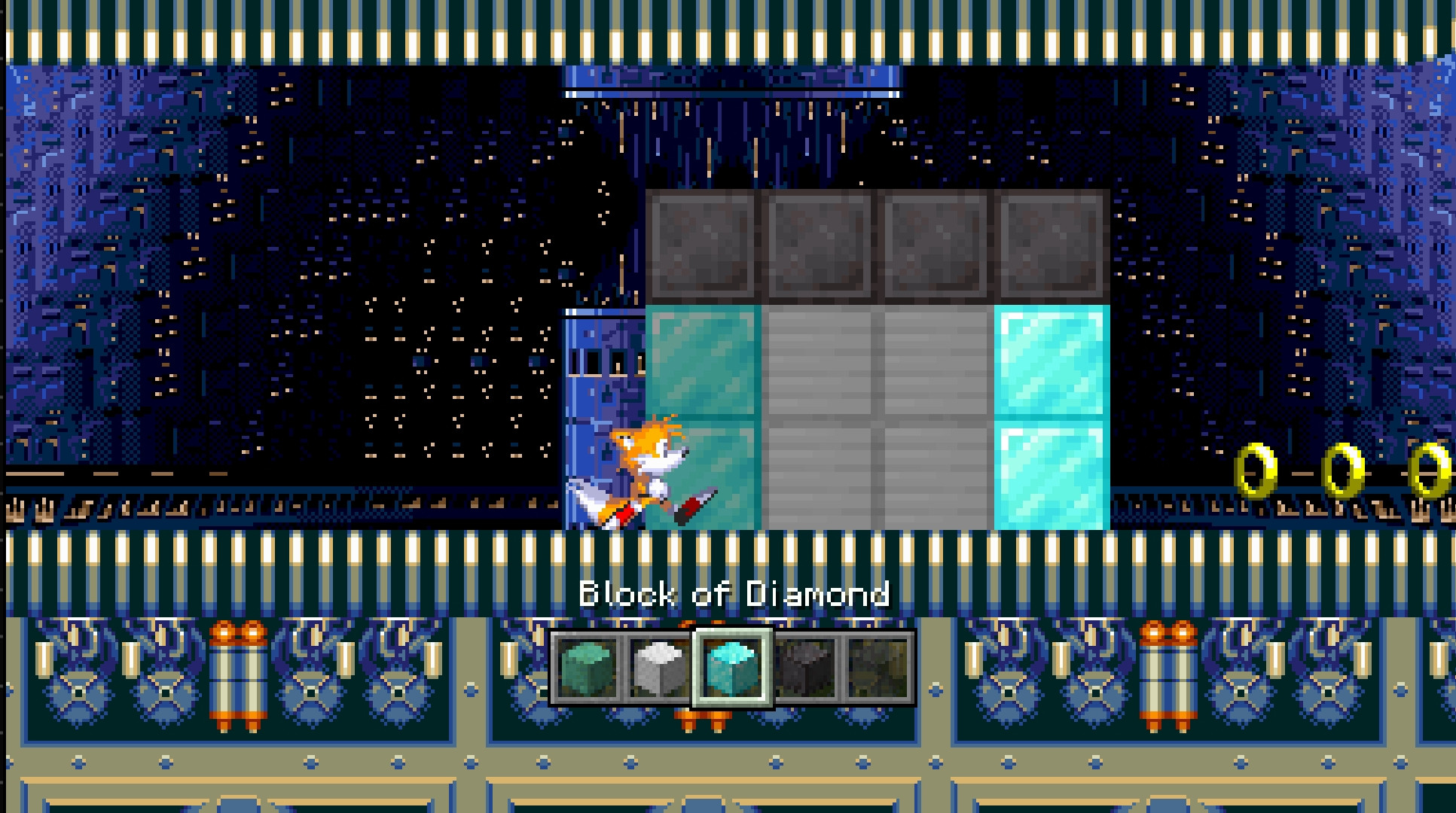Click the second netherite block from the left

coord(817,245)
